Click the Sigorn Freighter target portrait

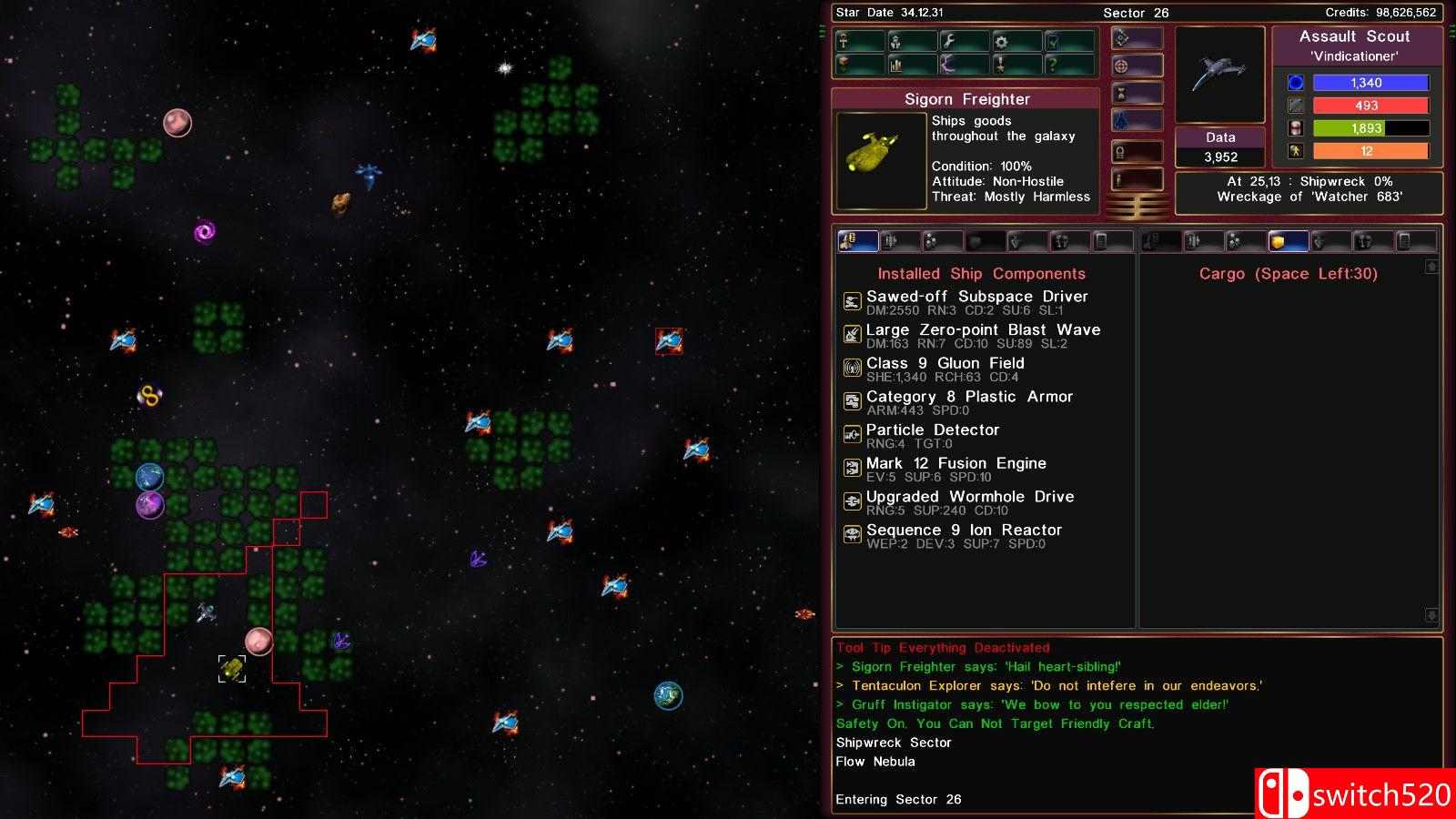click(x=874, y=158)
